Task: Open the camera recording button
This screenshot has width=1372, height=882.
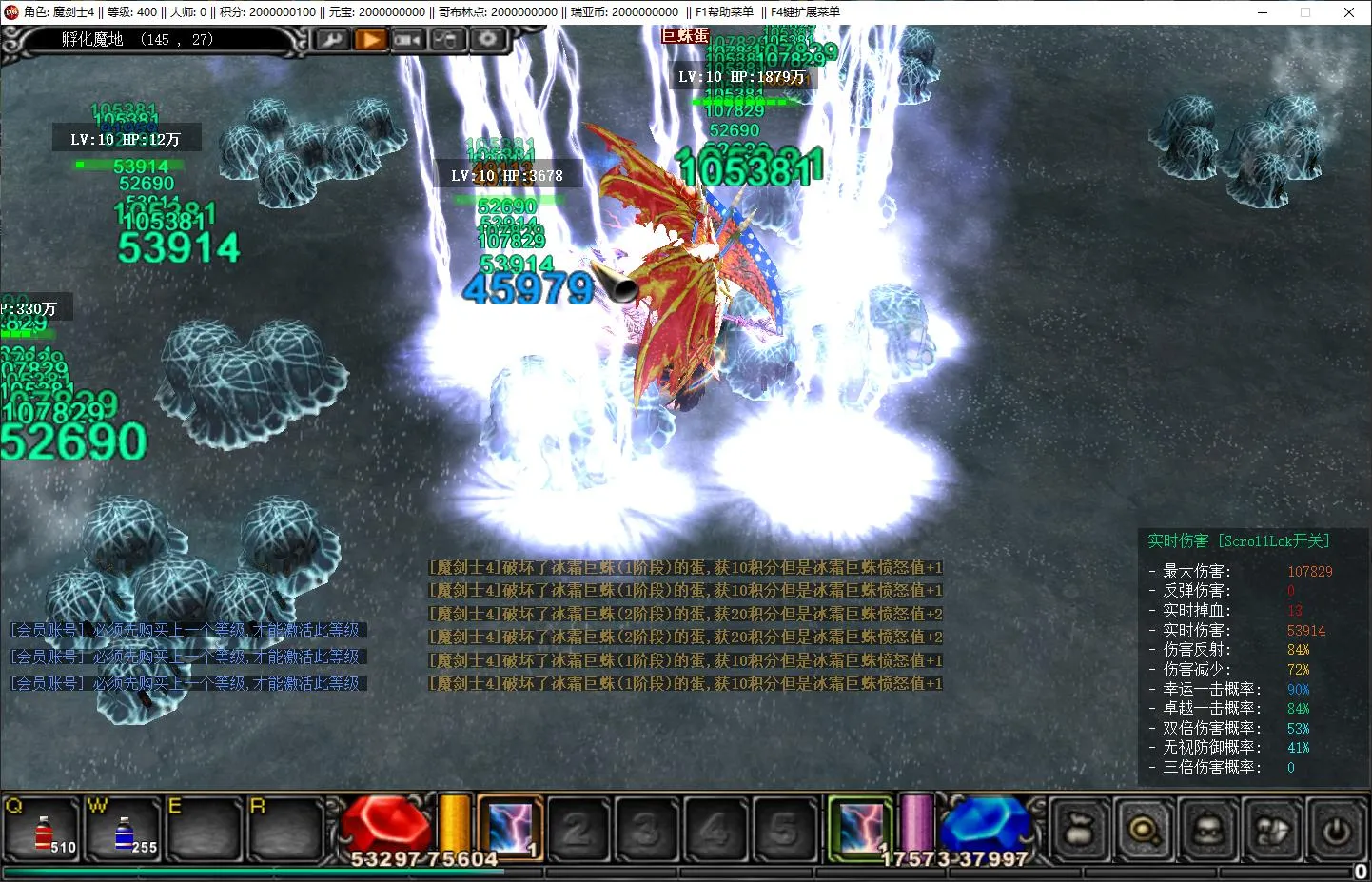Action: 408,40
